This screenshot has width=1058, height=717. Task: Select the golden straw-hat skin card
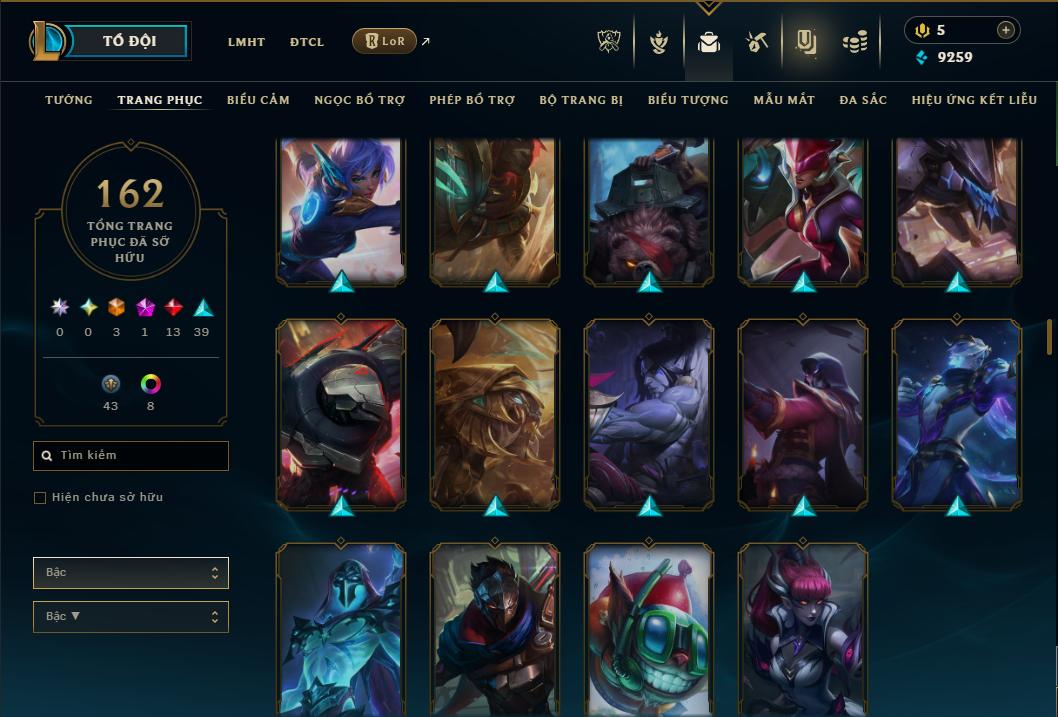[x=495, y=413]
